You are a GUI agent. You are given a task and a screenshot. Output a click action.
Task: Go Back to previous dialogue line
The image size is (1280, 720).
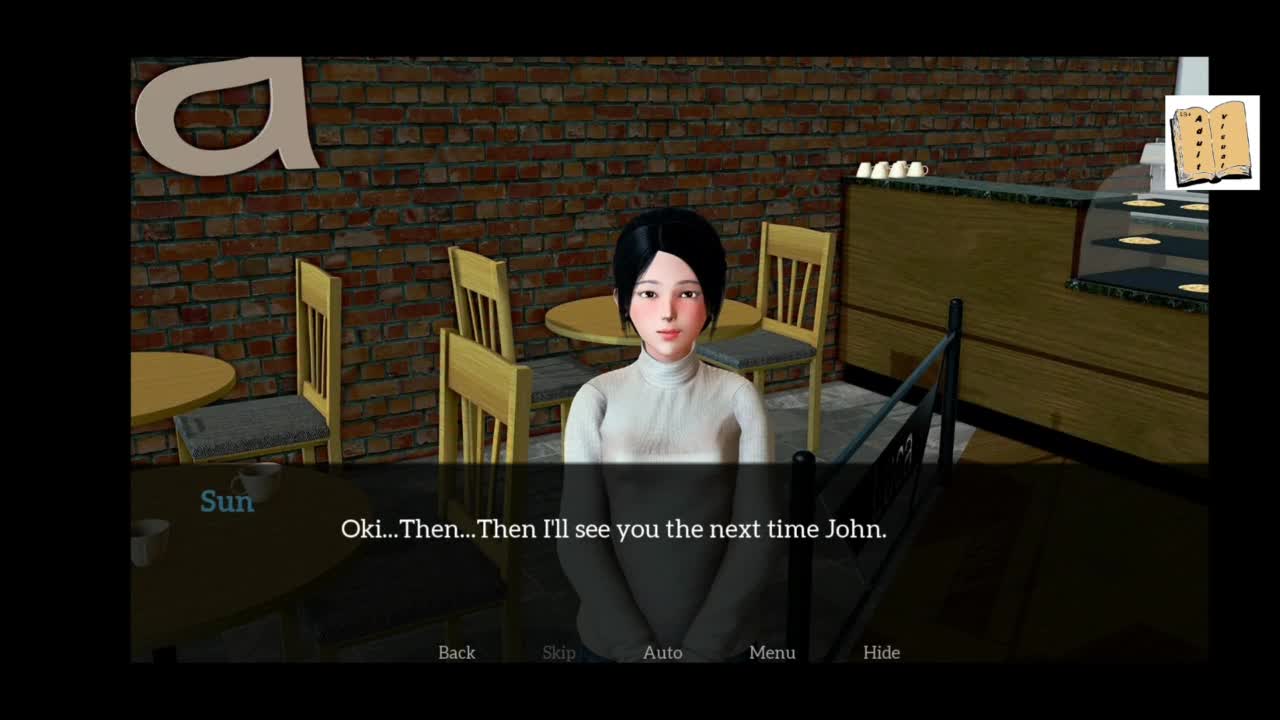pyautogui.click(x=456, y=652)
